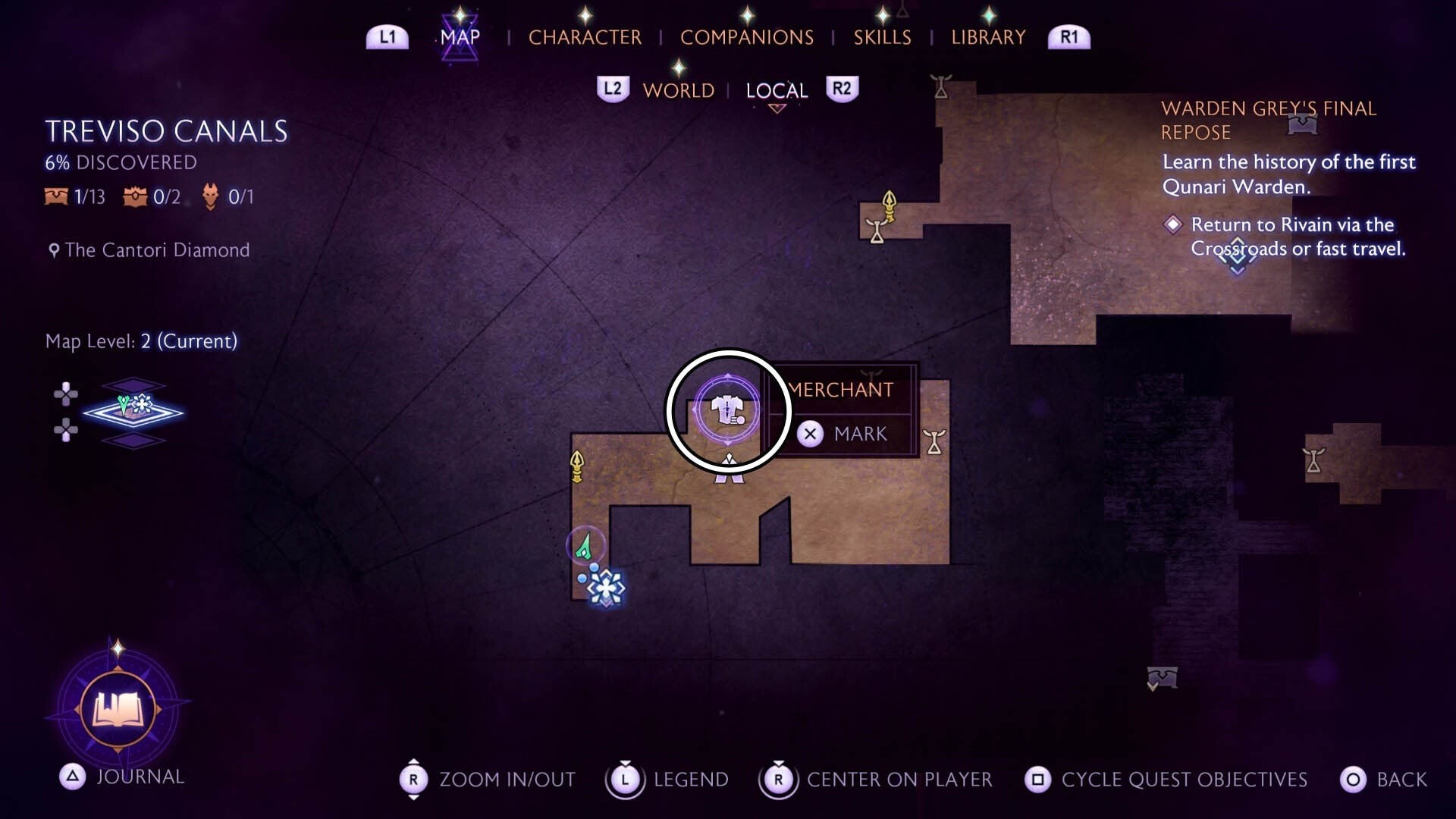Open the map Legend
The width and height of the screenshot is (1456, 819).
[x=667, y=780]
